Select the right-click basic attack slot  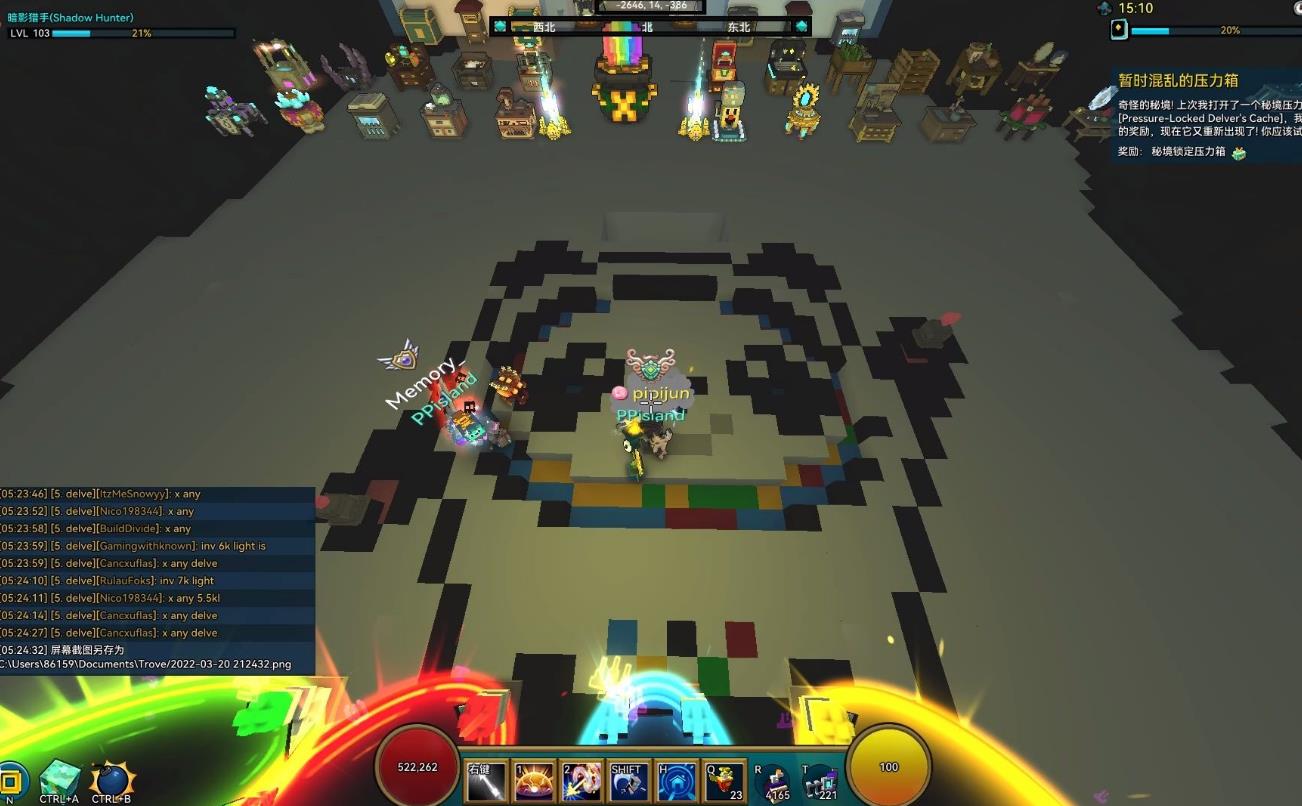(484, 782)
